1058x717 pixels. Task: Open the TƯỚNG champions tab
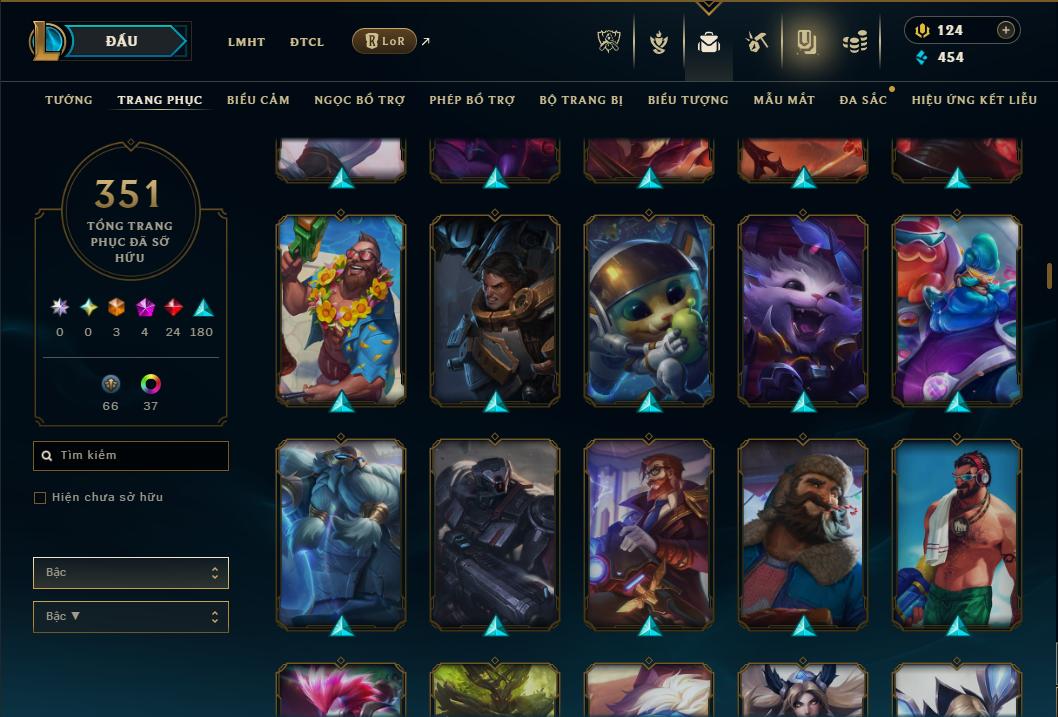tap(69, 100)
